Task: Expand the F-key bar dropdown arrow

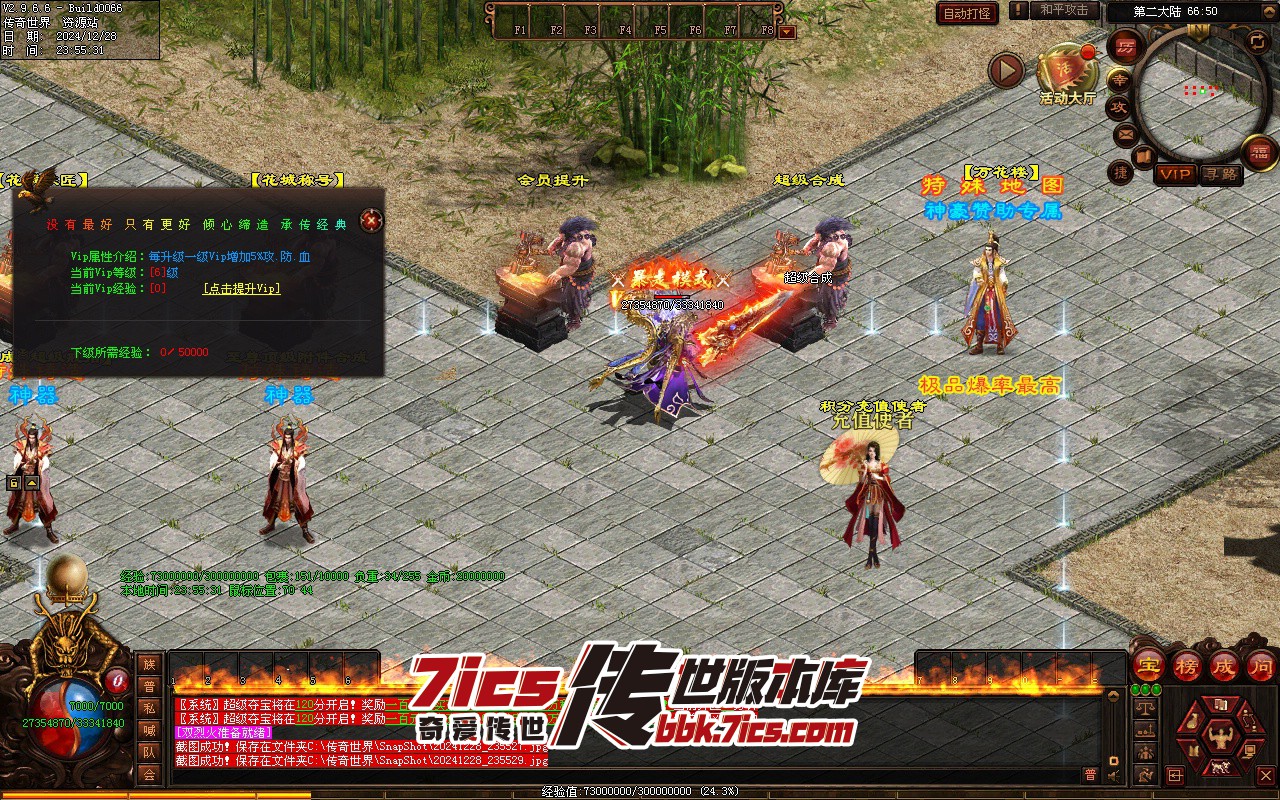Action: click(787, 31)
